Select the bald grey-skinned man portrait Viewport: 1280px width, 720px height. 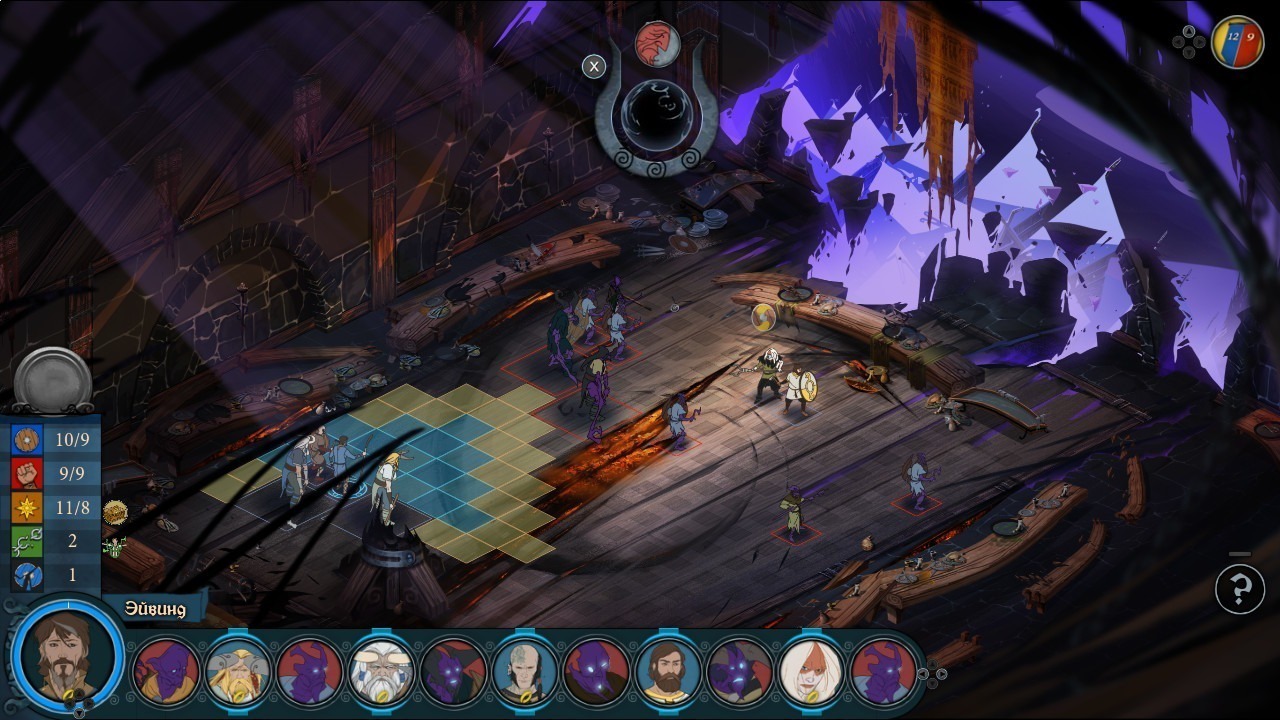525,670
